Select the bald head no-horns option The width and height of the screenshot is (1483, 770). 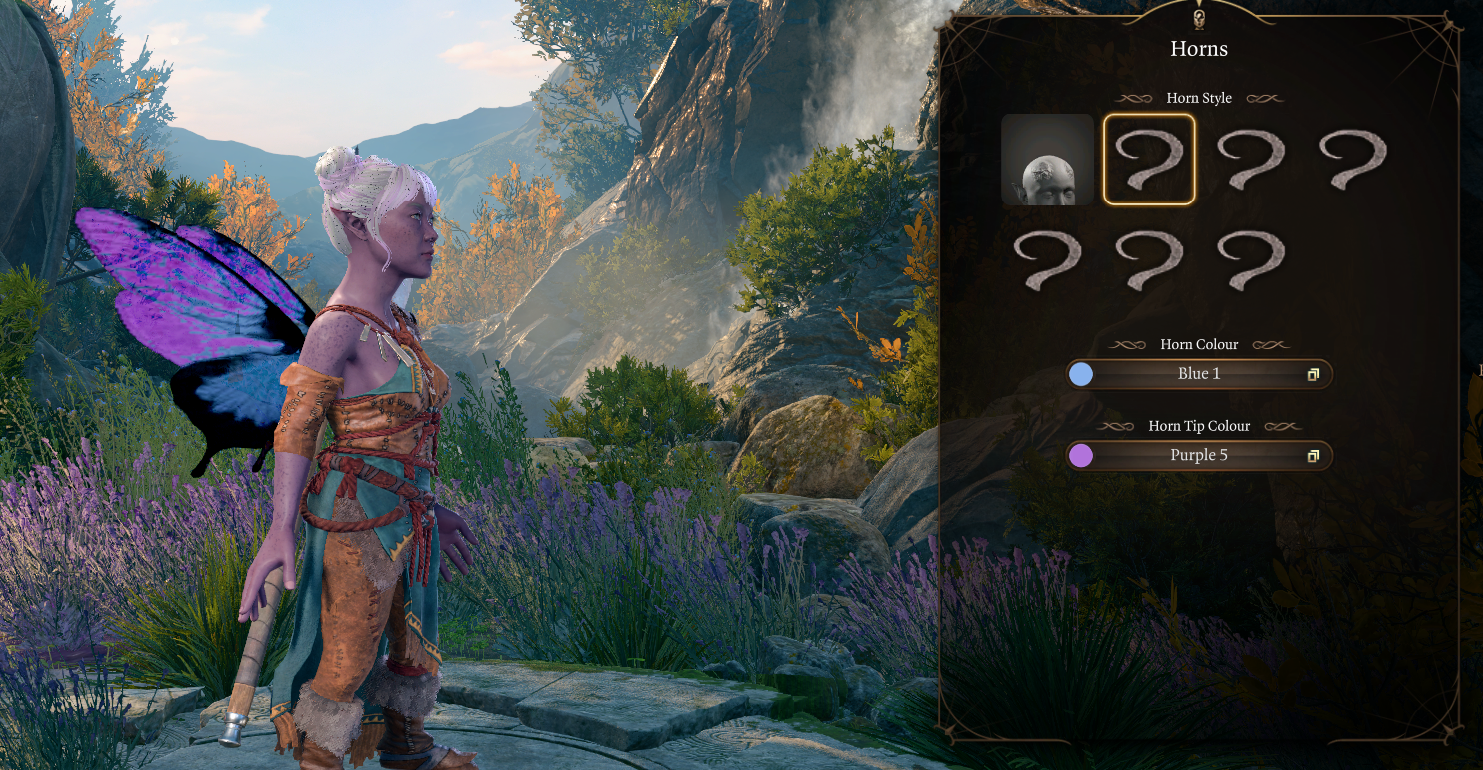pos(1047,160)
